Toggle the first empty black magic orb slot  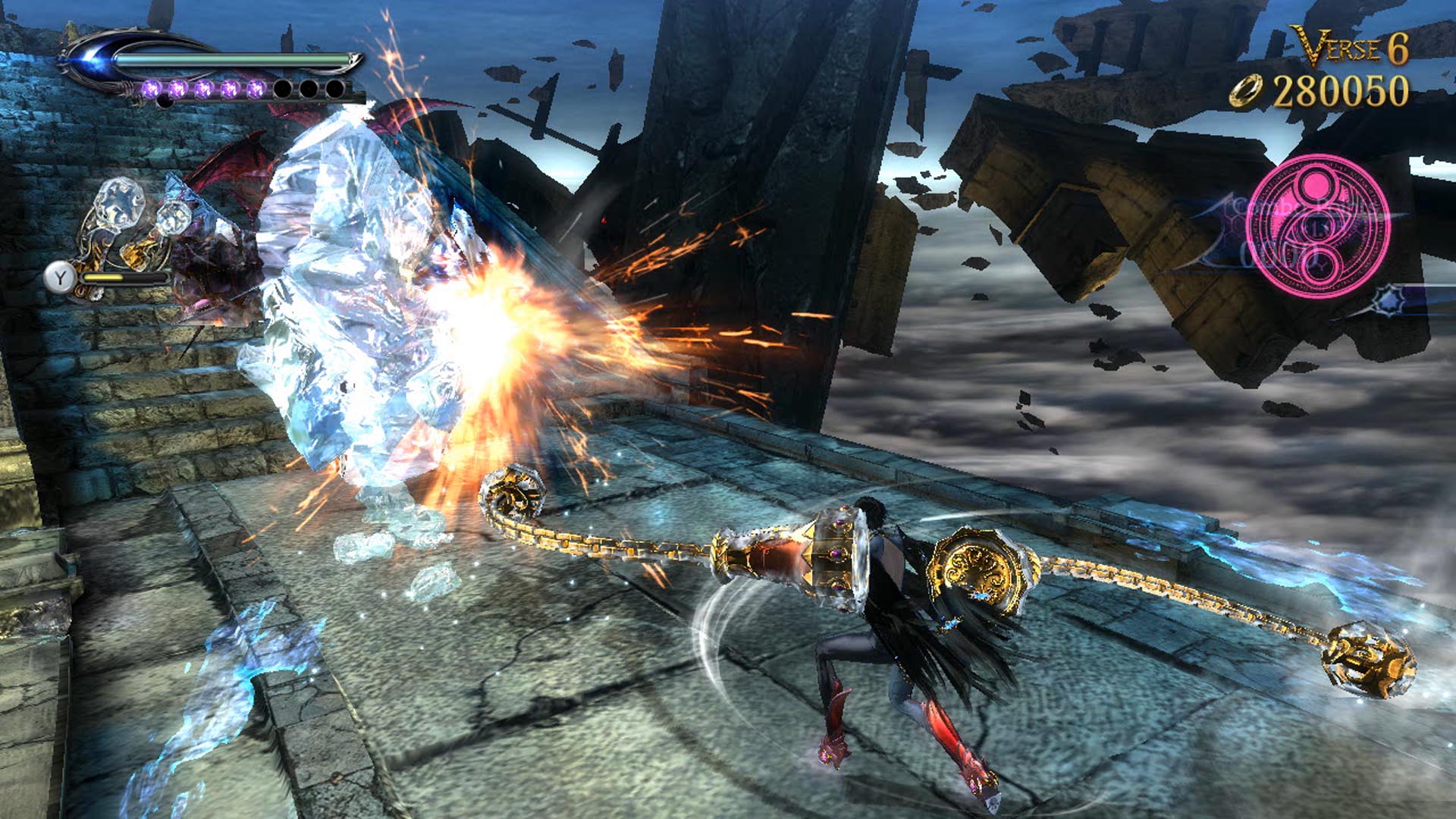click(x=283, y=89)
